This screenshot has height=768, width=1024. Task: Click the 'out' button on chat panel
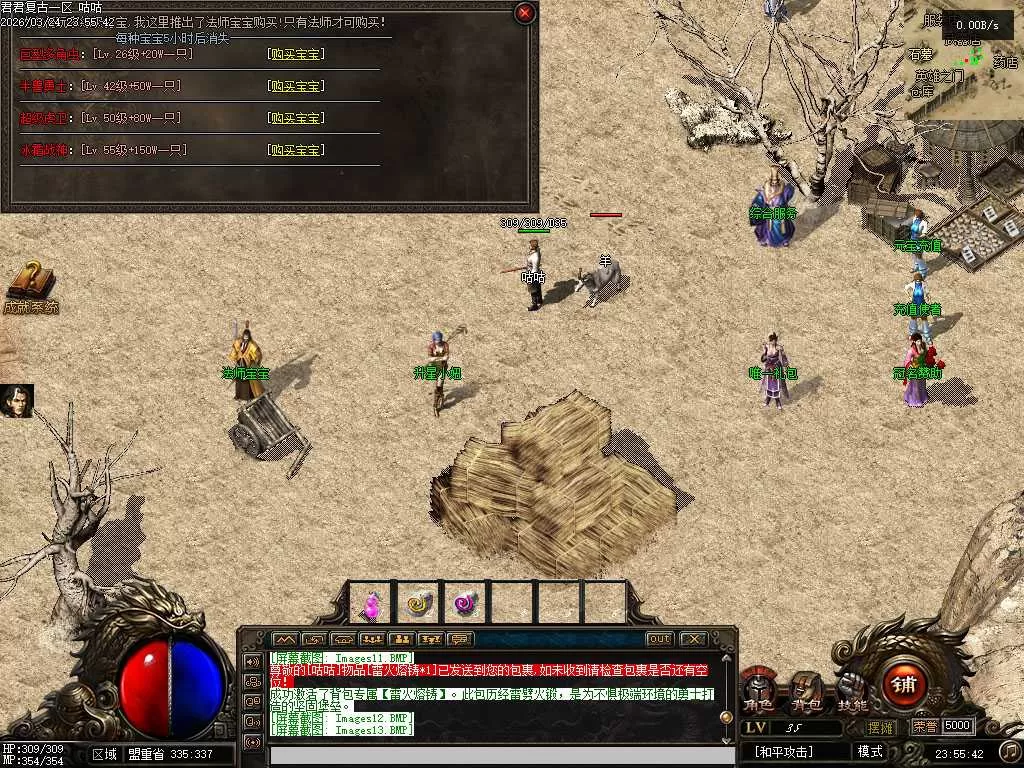(x=660, y=639)
